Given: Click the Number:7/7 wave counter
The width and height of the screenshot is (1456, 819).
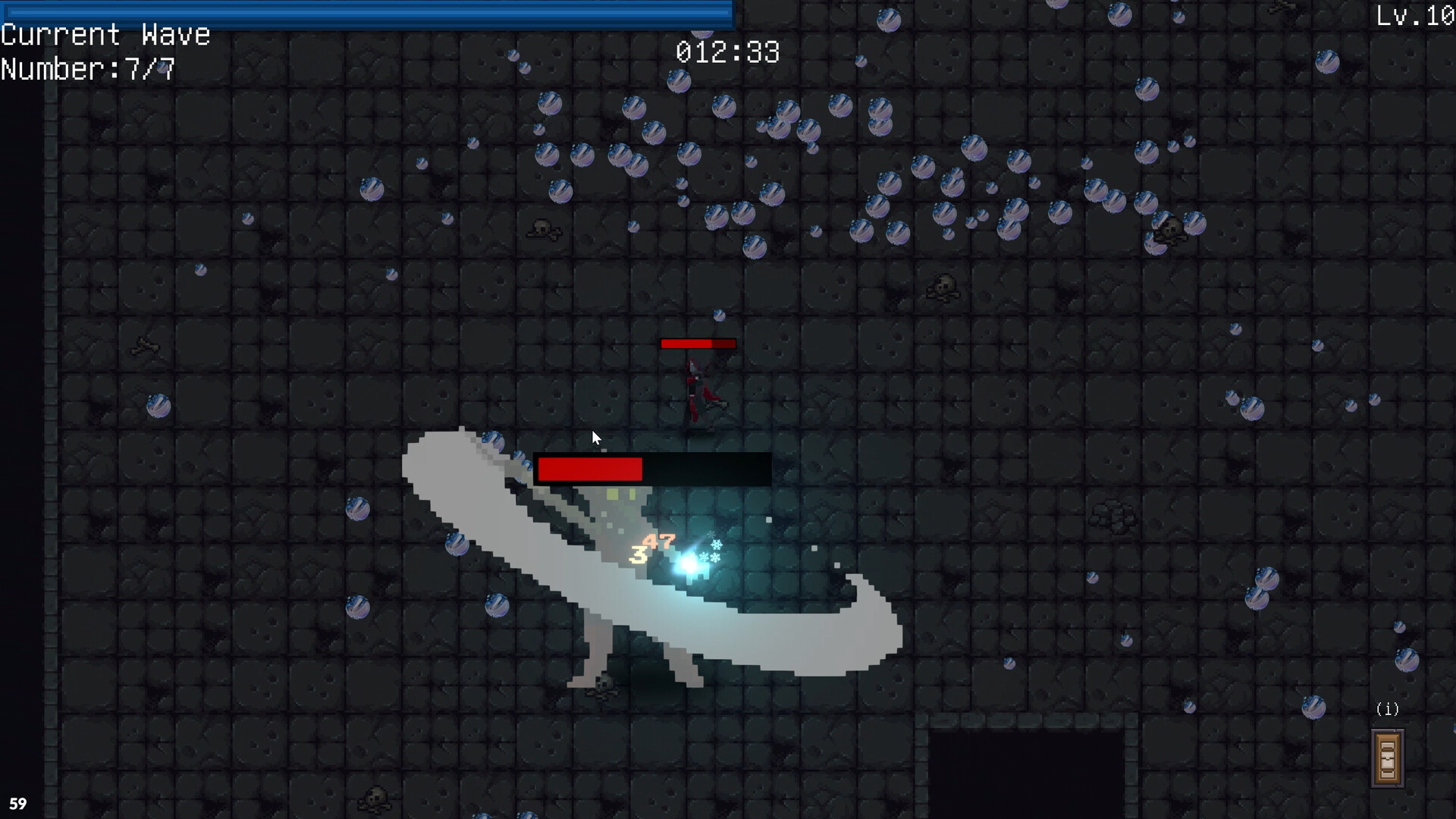Looking at the screenshot, I should tap(87, 70).
